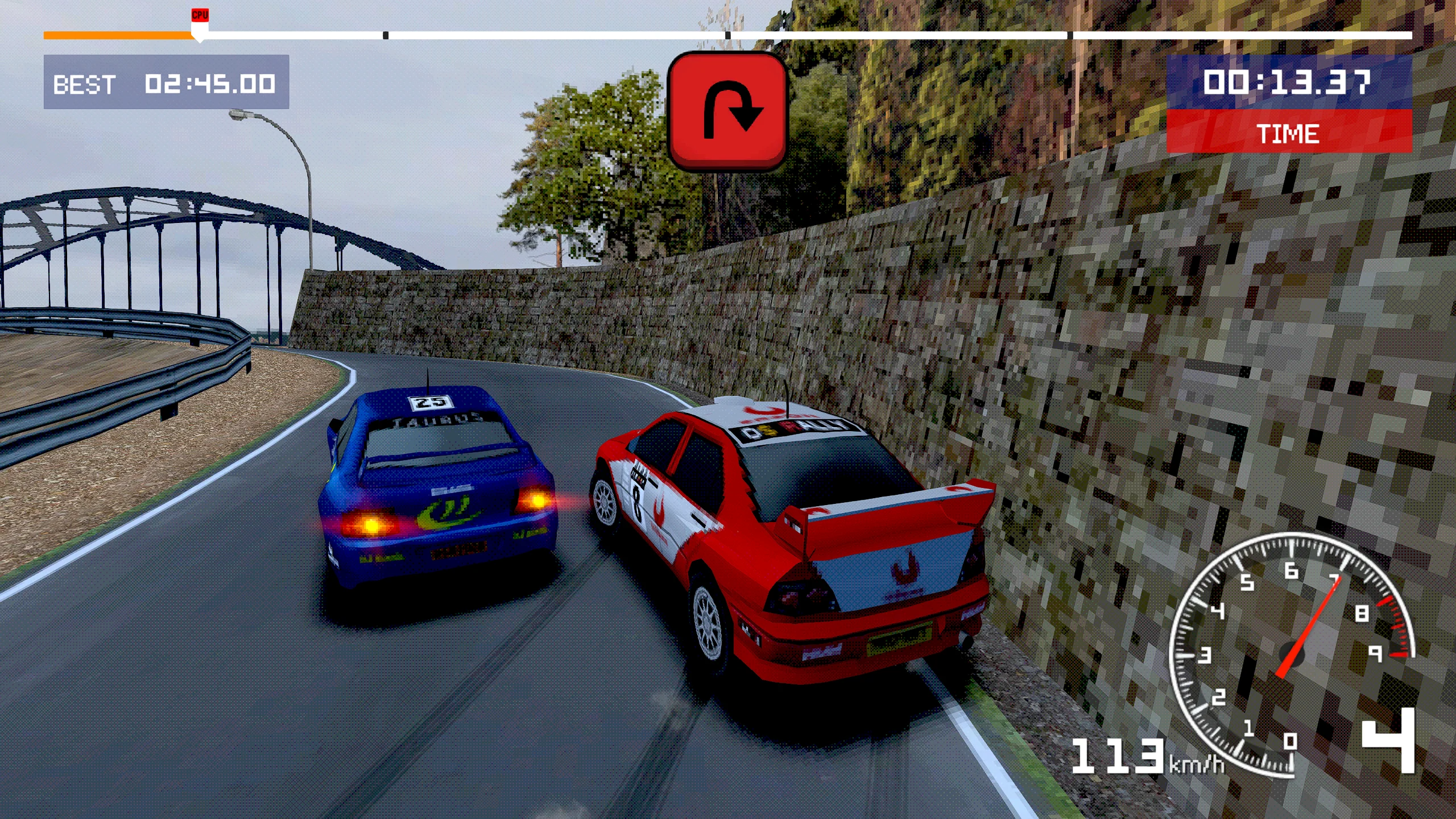Click the red hairpin turn warning icon
Viewport: 1456px width, 819px height.
click(x=727, y=111)
